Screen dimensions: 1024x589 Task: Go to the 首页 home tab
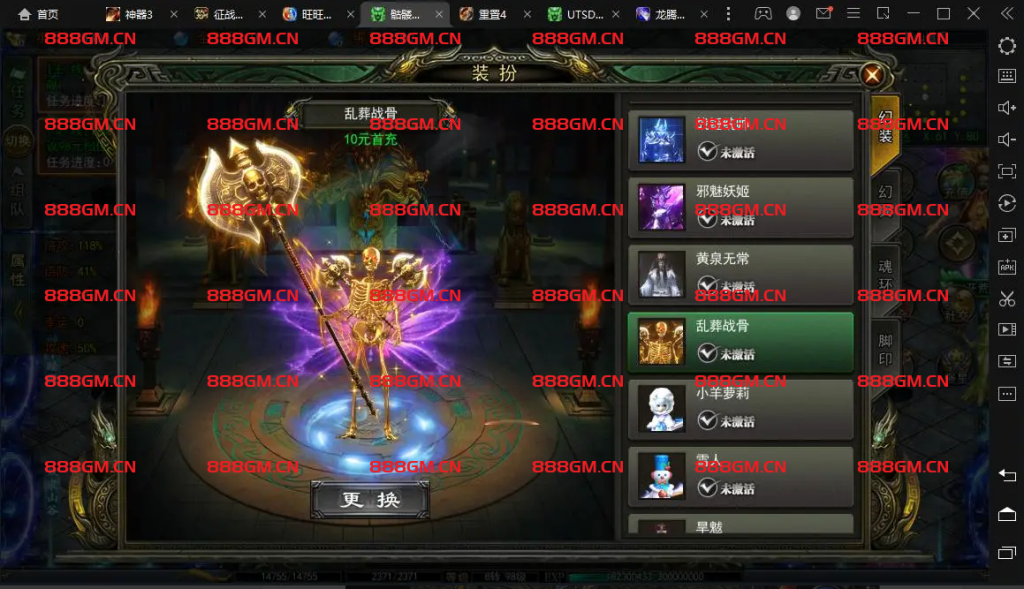coord(38,15)
